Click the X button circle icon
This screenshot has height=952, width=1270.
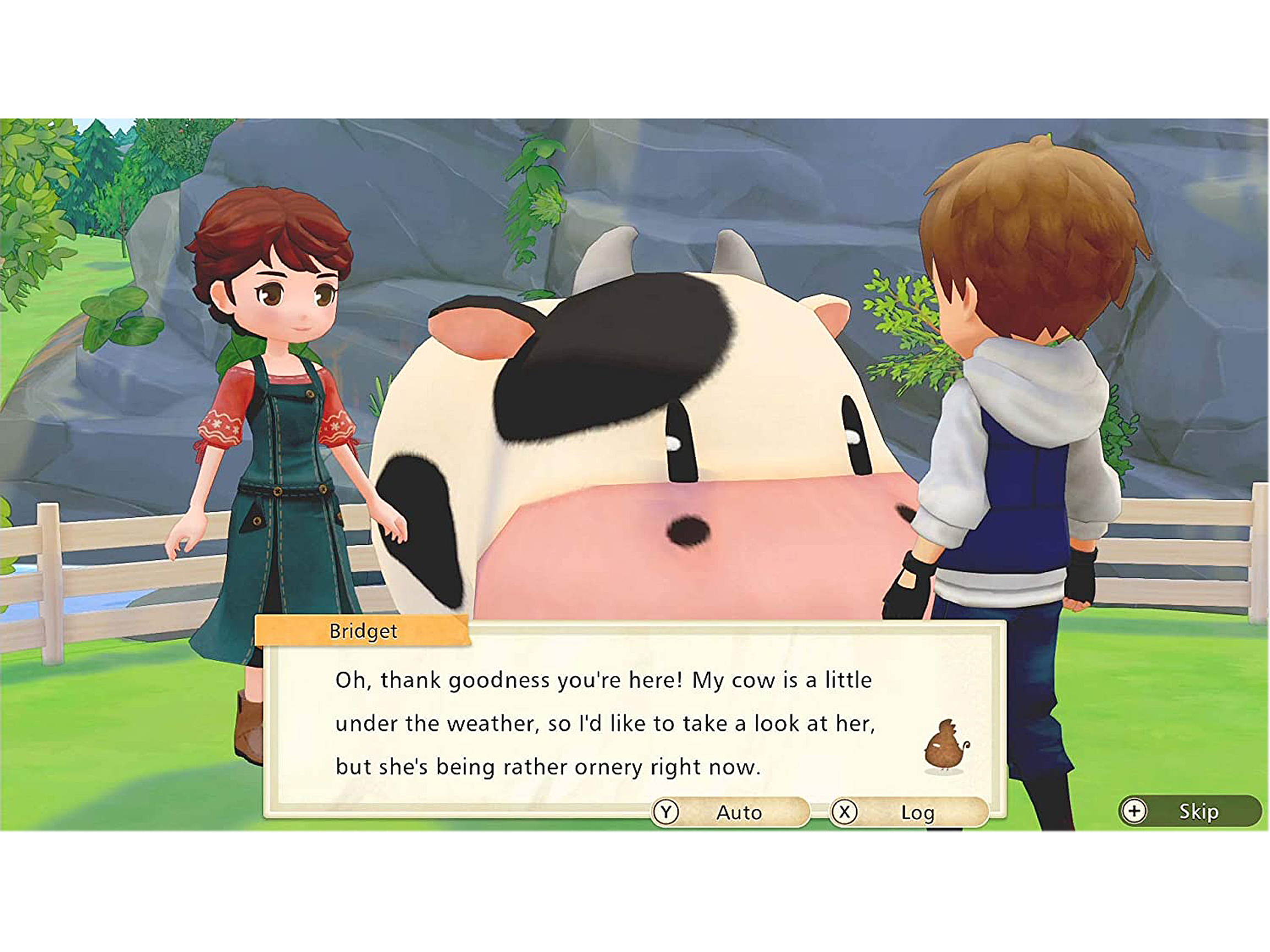point(844,812)
